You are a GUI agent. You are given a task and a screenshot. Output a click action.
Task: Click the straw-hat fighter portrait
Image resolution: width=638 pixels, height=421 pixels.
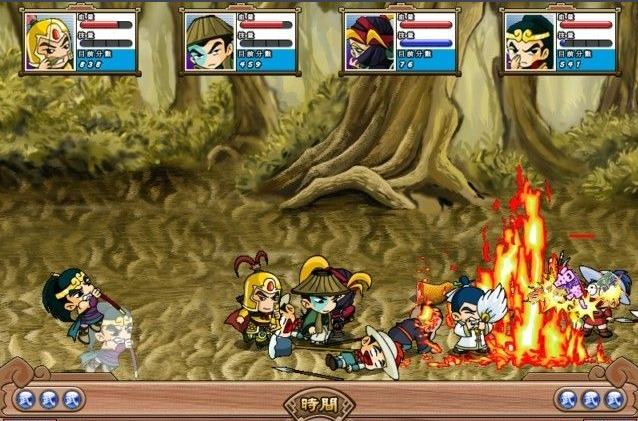click(209, 43)
